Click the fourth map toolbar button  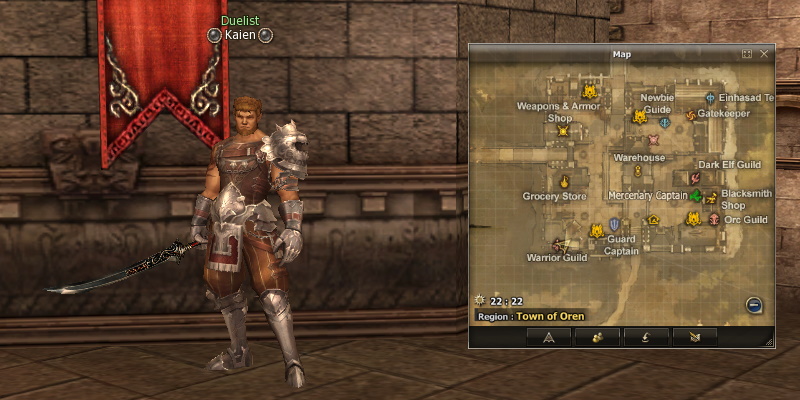point(695,337)
